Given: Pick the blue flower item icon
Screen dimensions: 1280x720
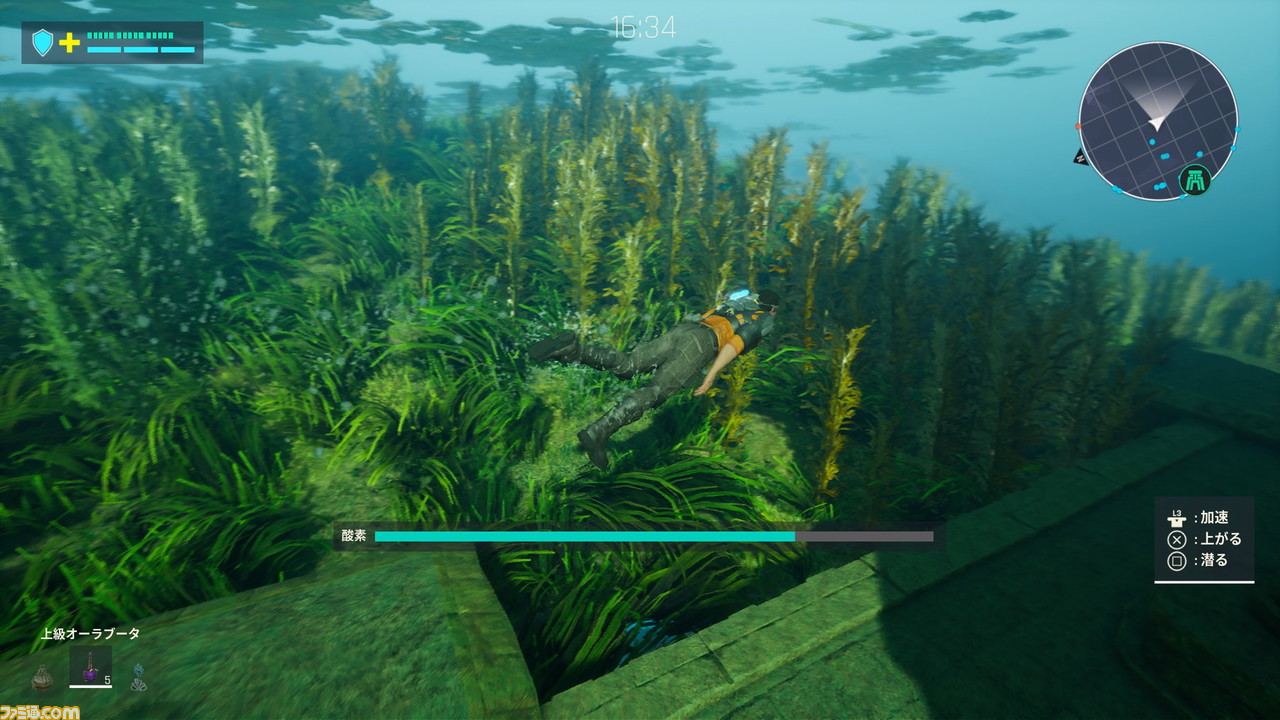Looking at the screenshot, I should tap(138, 677).
